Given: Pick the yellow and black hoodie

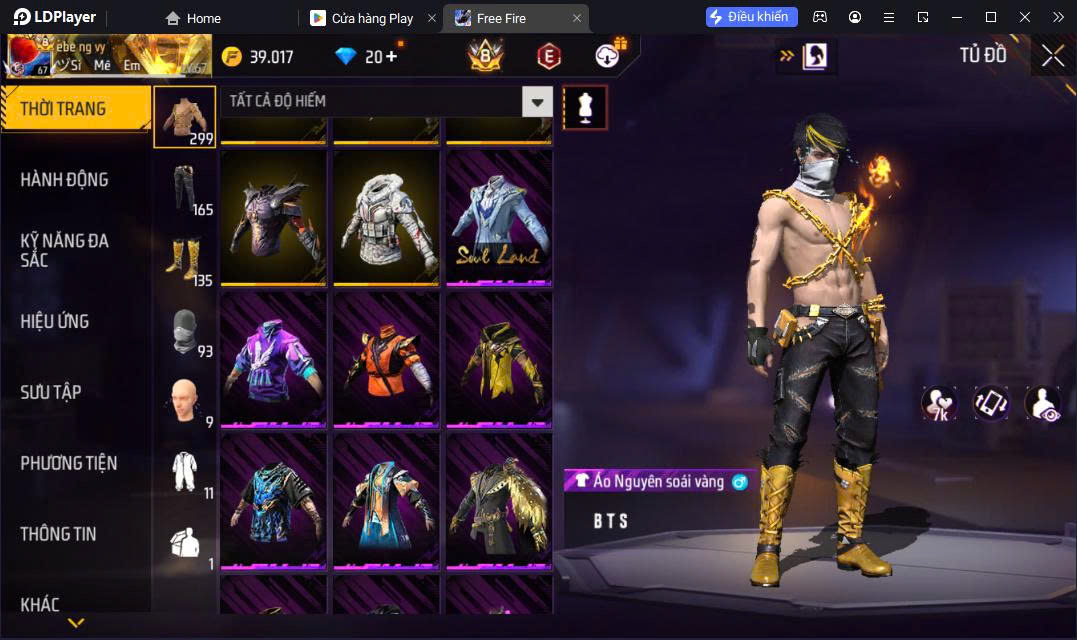Looking at the screenshot, I should [499, 359].
